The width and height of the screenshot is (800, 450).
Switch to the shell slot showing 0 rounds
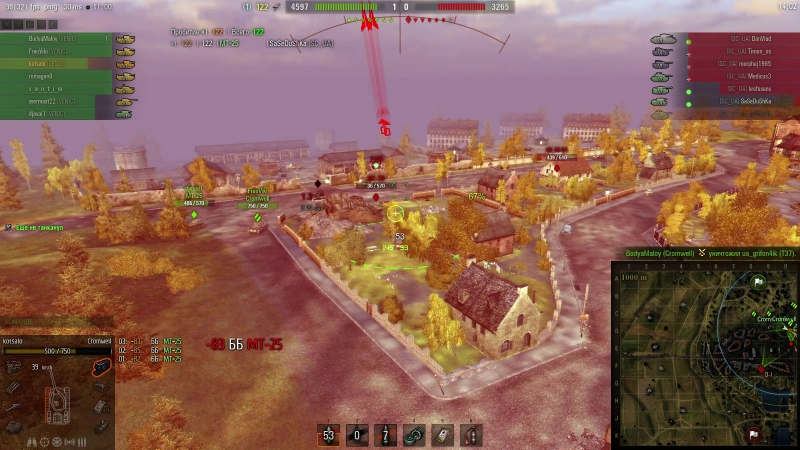click(357, 435)
